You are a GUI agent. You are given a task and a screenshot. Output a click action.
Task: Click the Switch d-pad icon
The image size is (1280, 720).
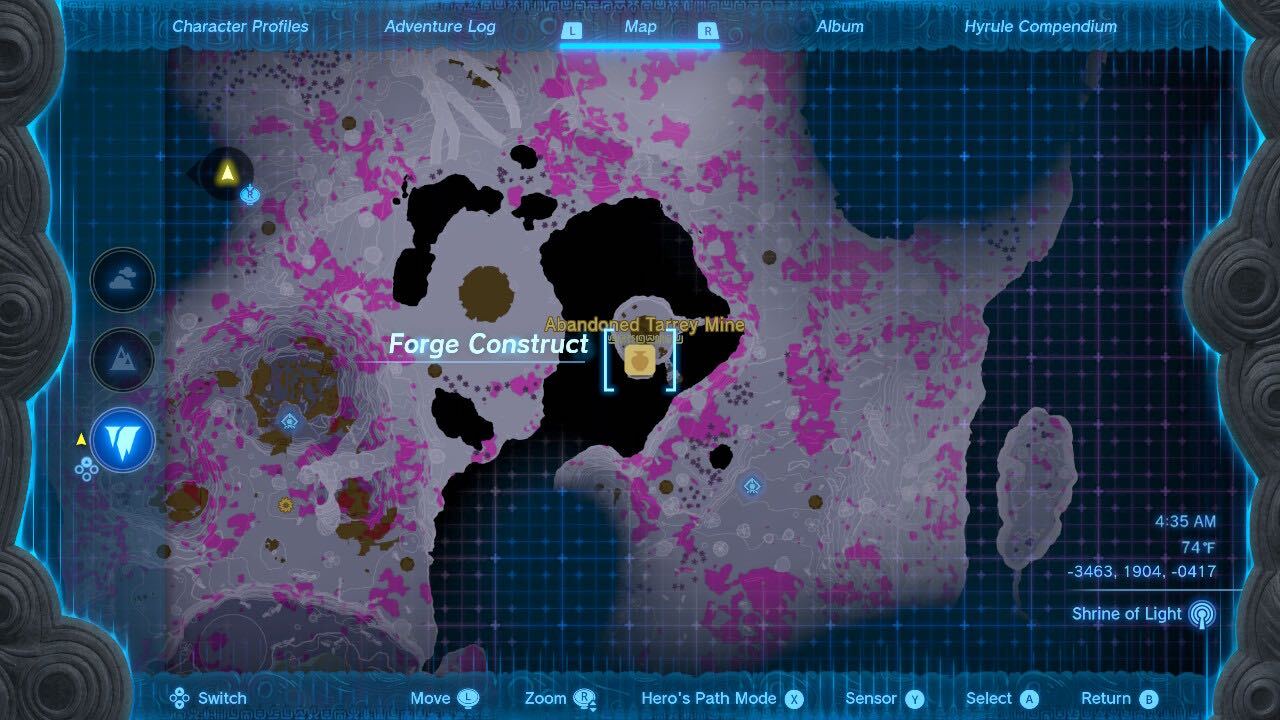178,697
